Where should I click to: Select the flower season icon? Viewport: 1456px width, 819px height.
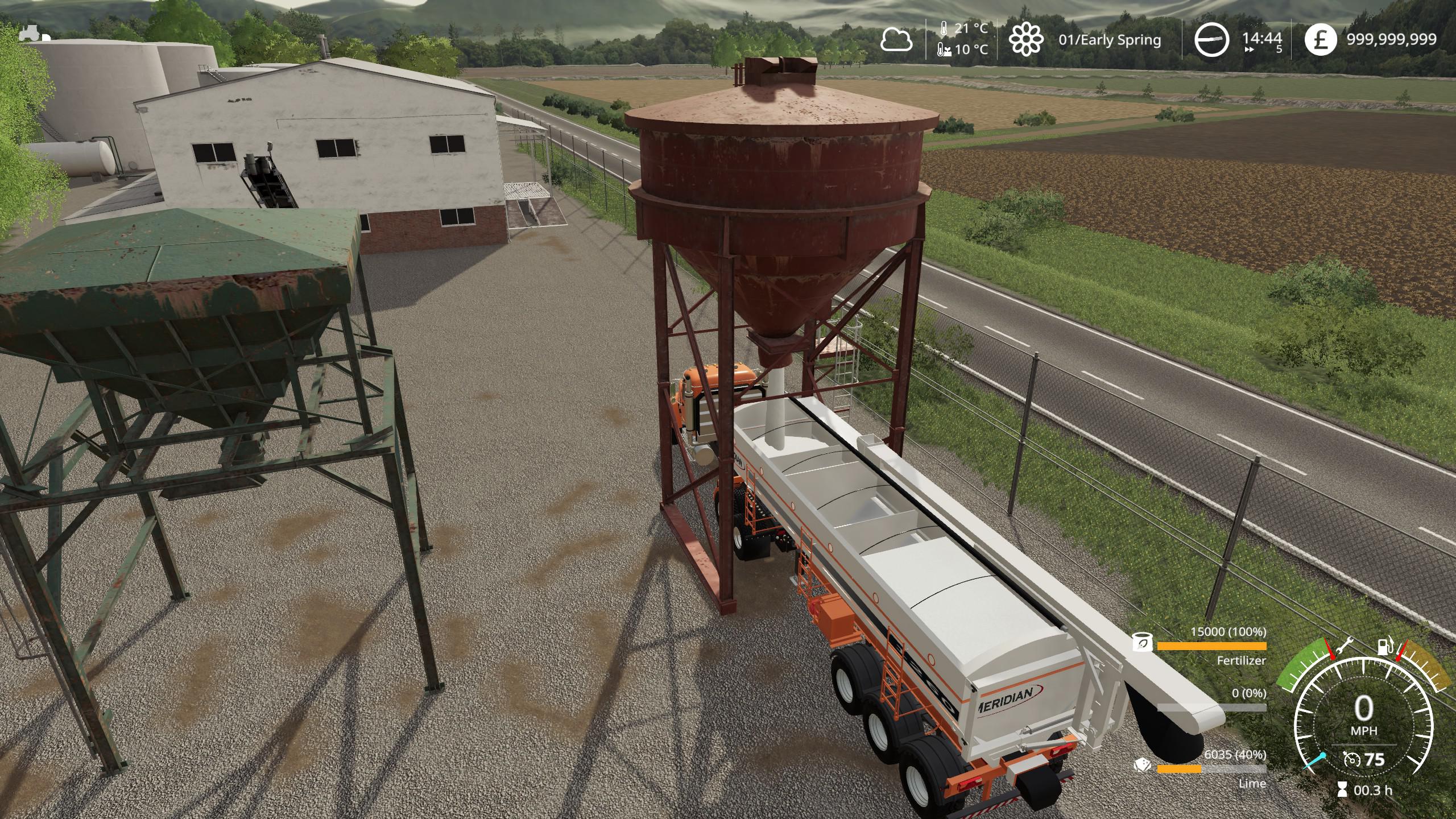1026,40
